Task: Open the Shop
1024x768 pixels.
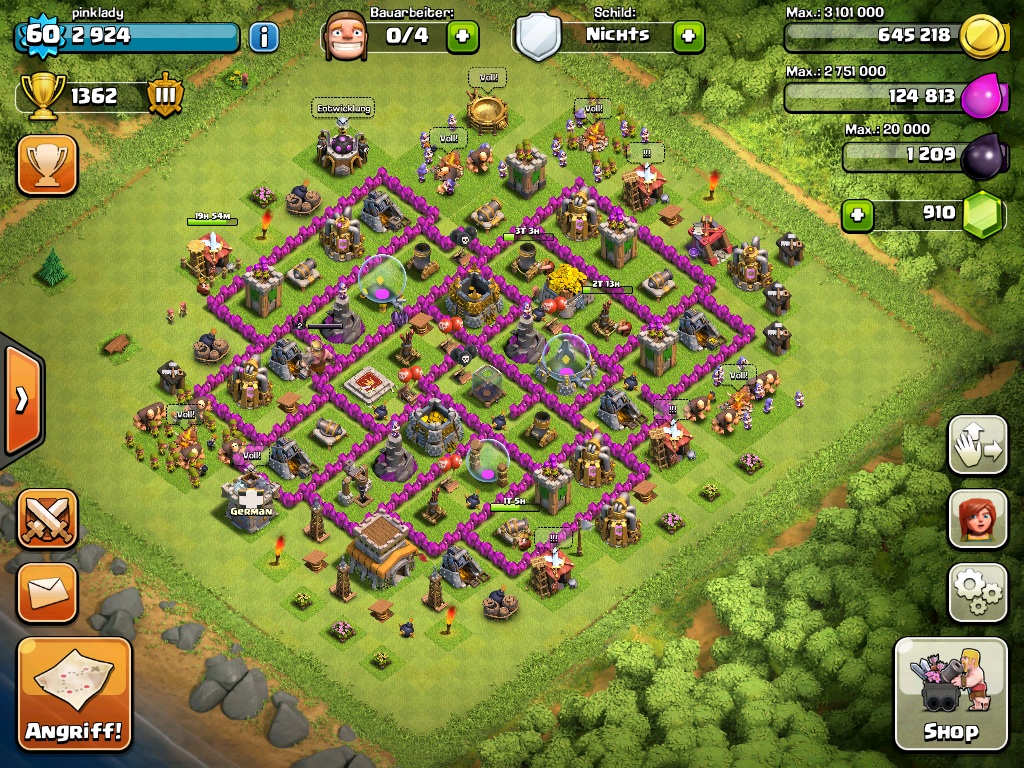Action: point(950,692)
